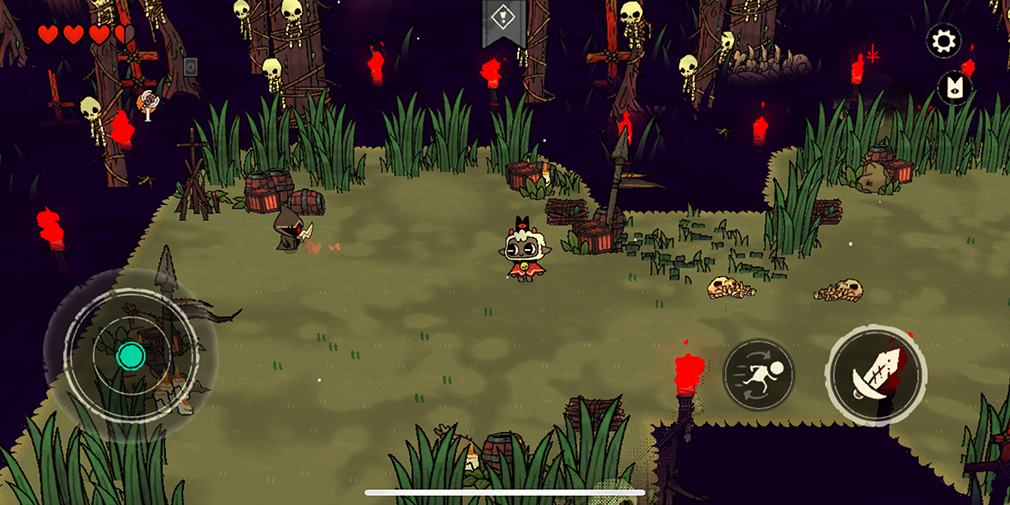Image resolution: width=1010 pixels, height=505 pixels.
Task: Tap the dodge roll button
Action: coord(758,374)
